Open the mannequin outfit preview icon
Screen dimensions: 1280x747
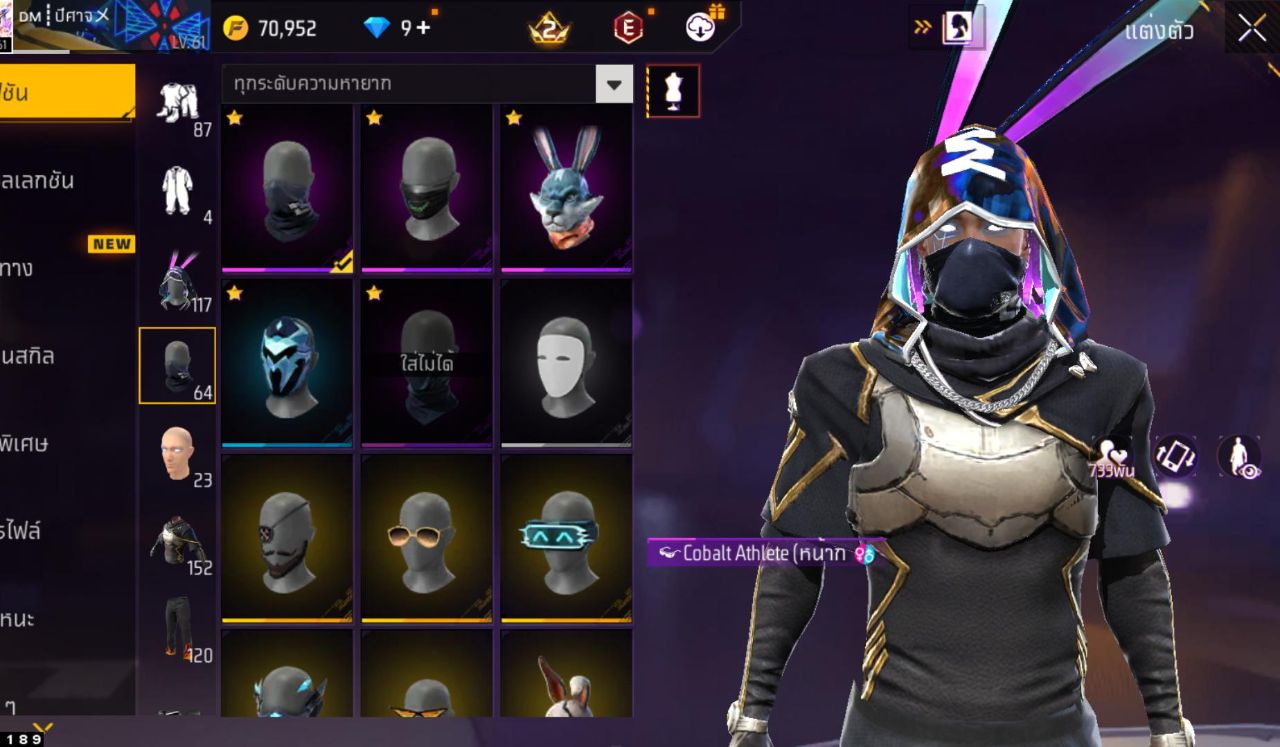tap(673, 90)
